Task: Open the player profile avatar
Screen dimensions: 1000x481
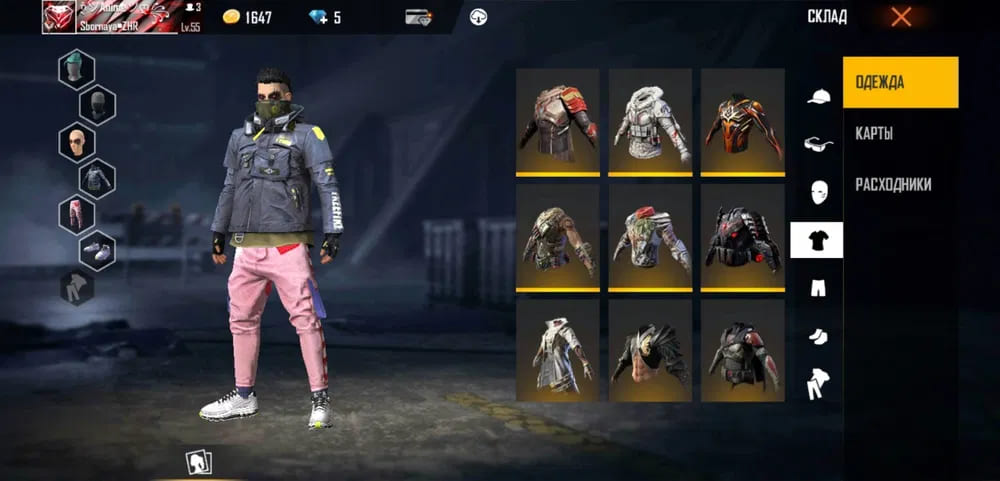Action: (60, 17)
